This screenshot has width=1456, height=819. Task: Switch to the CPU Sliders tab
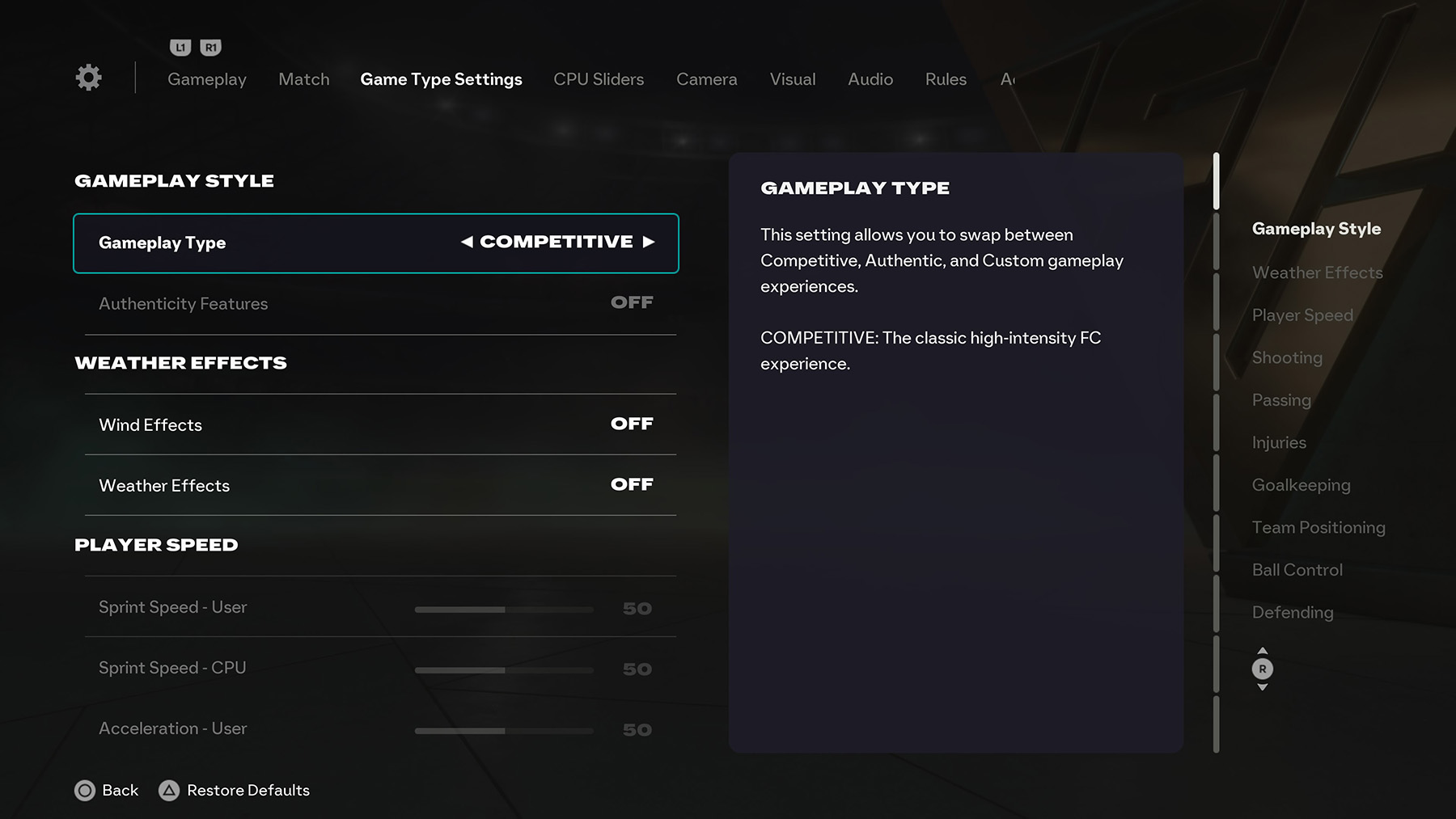coord(598,79)
